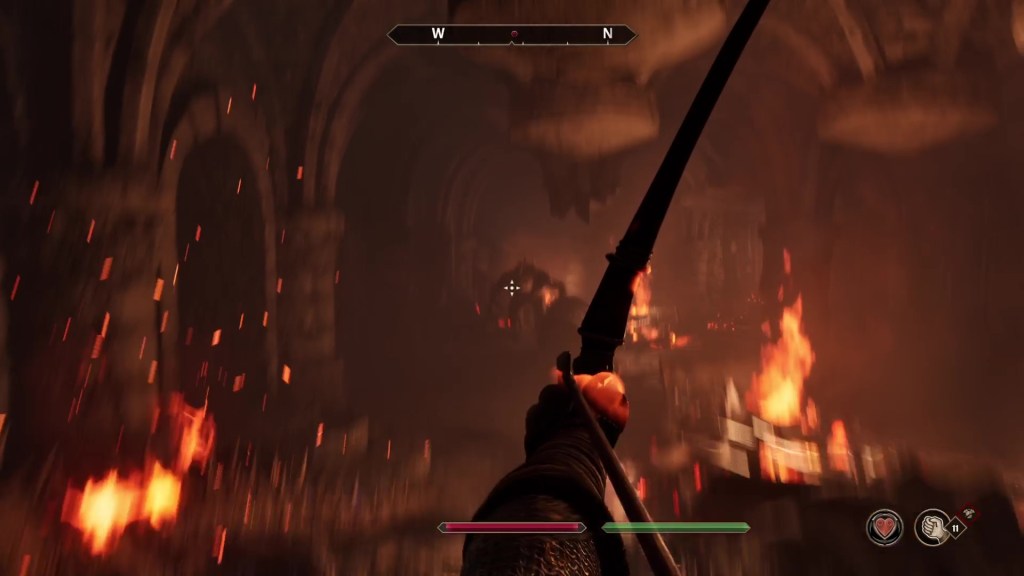Select the small red-diamond status icon
The image size is (1024, 576).
pos(968,513)
